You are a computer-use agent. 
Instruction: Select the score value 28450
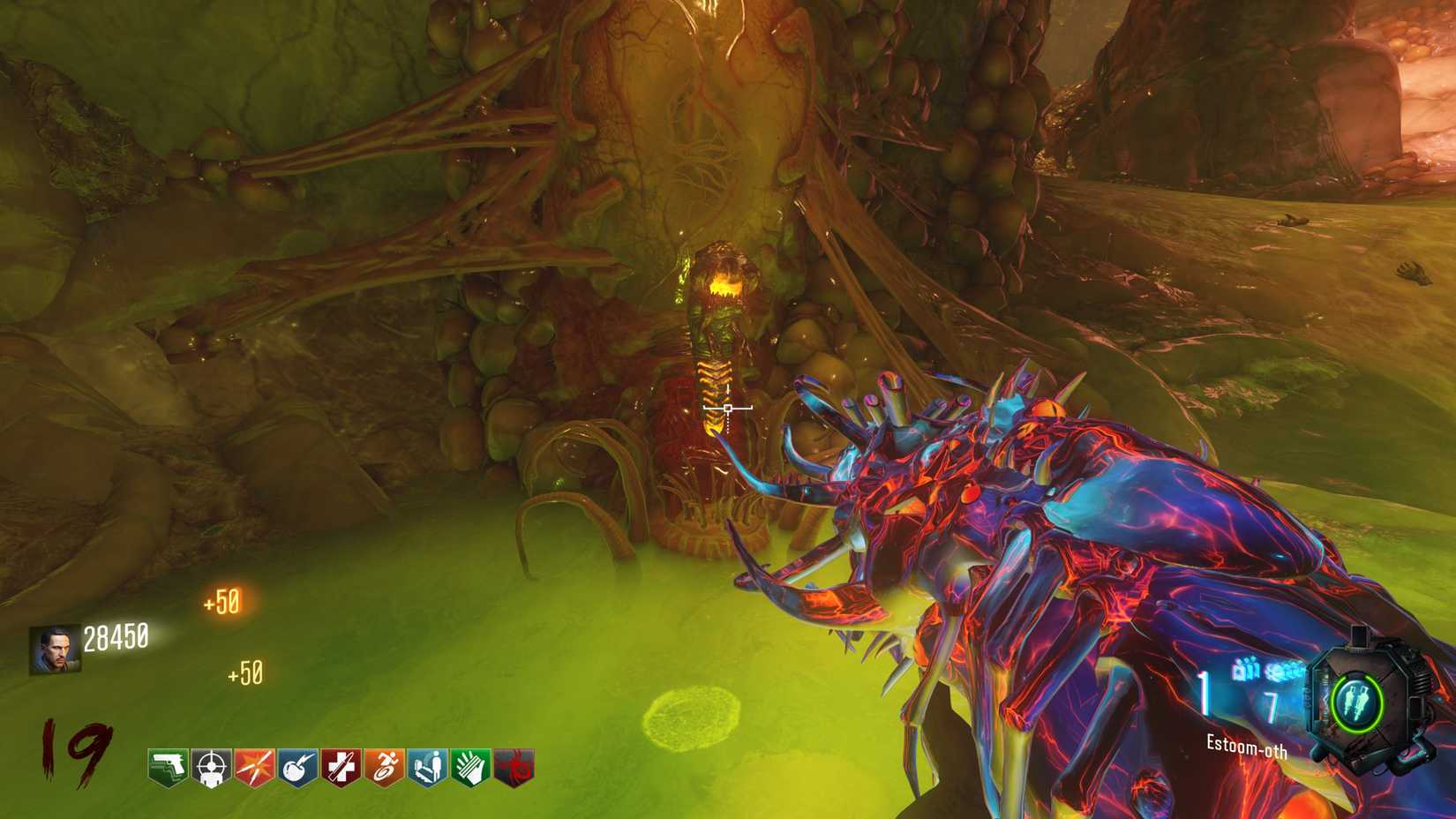pos(116,638)
